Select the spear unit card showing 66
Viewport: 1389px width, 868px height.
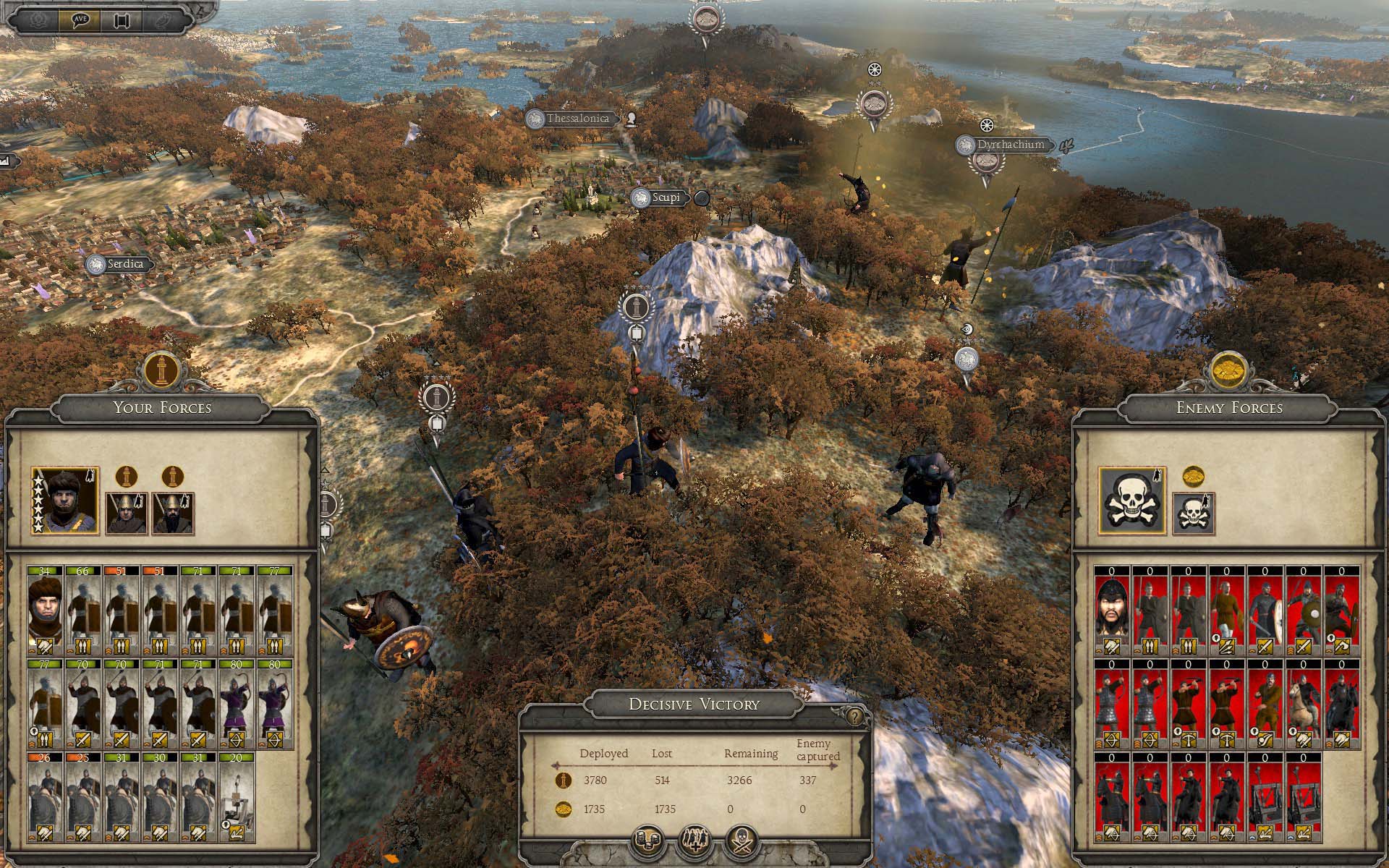82,610
